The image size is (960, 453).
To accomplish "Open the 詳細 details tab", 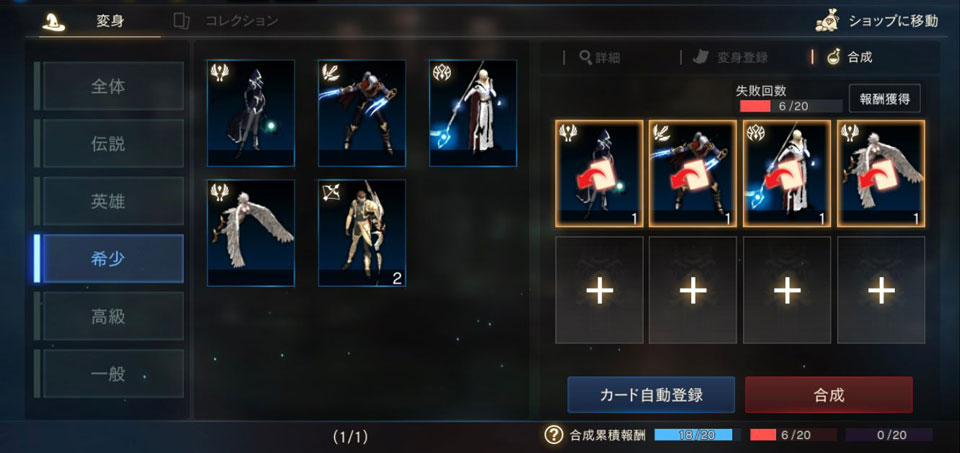I will click(600, 58).
